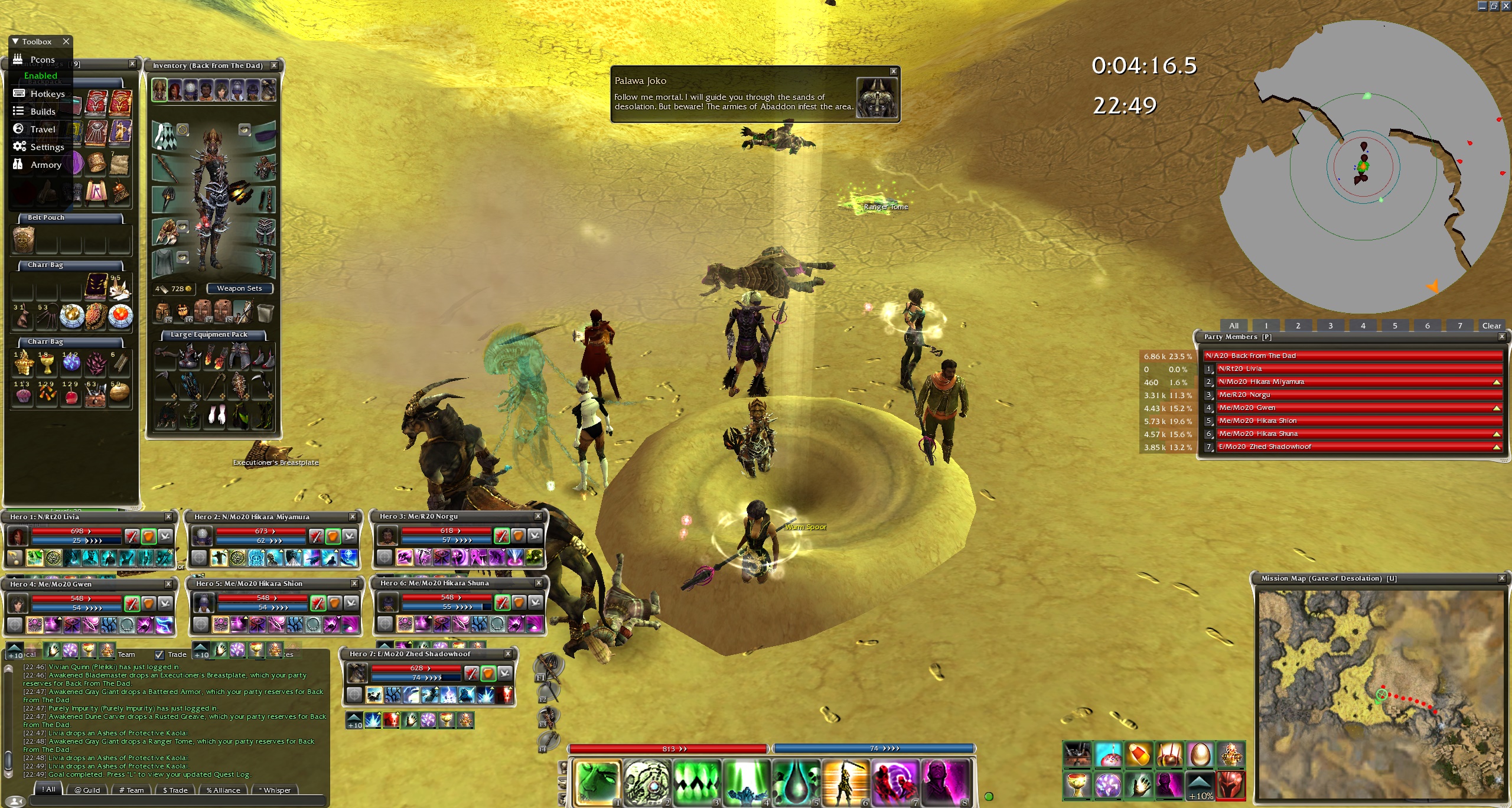Open the Toolbox Travel menu
The image size is (1512, 808).
[x=42, y=129]
